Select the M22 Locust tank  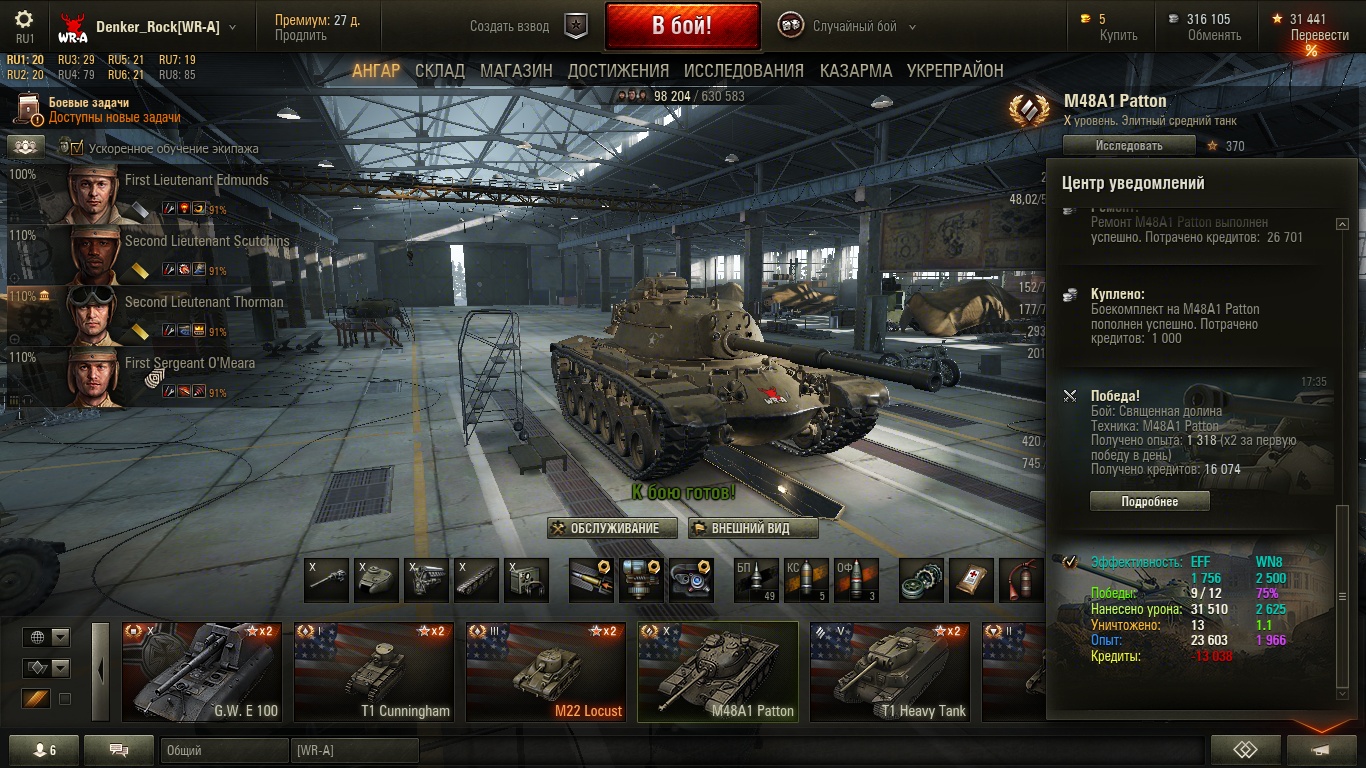point(546,672)
